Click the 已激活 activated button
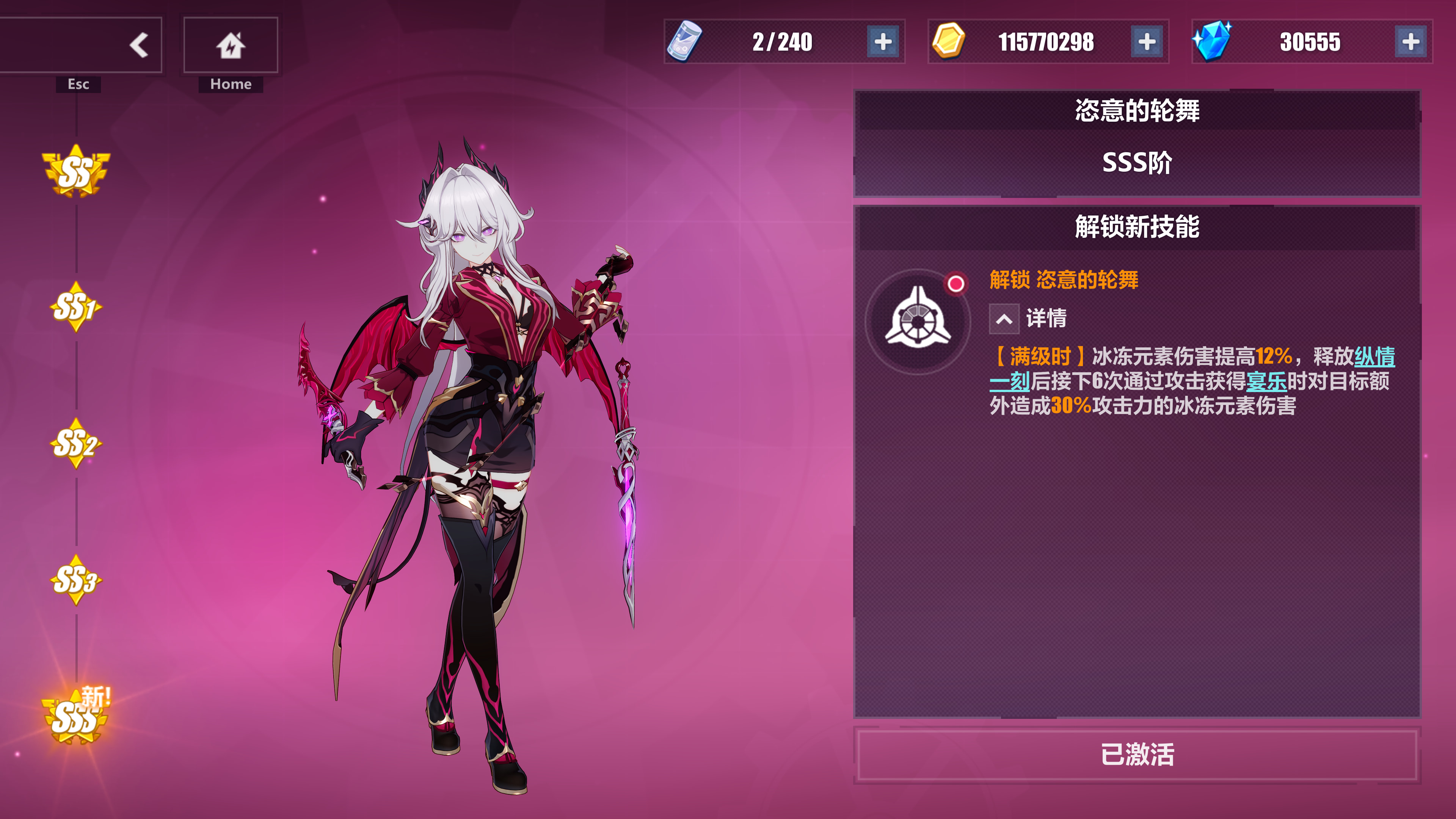The width and height of the screenshot is (1456, 819). point(1137,755)
